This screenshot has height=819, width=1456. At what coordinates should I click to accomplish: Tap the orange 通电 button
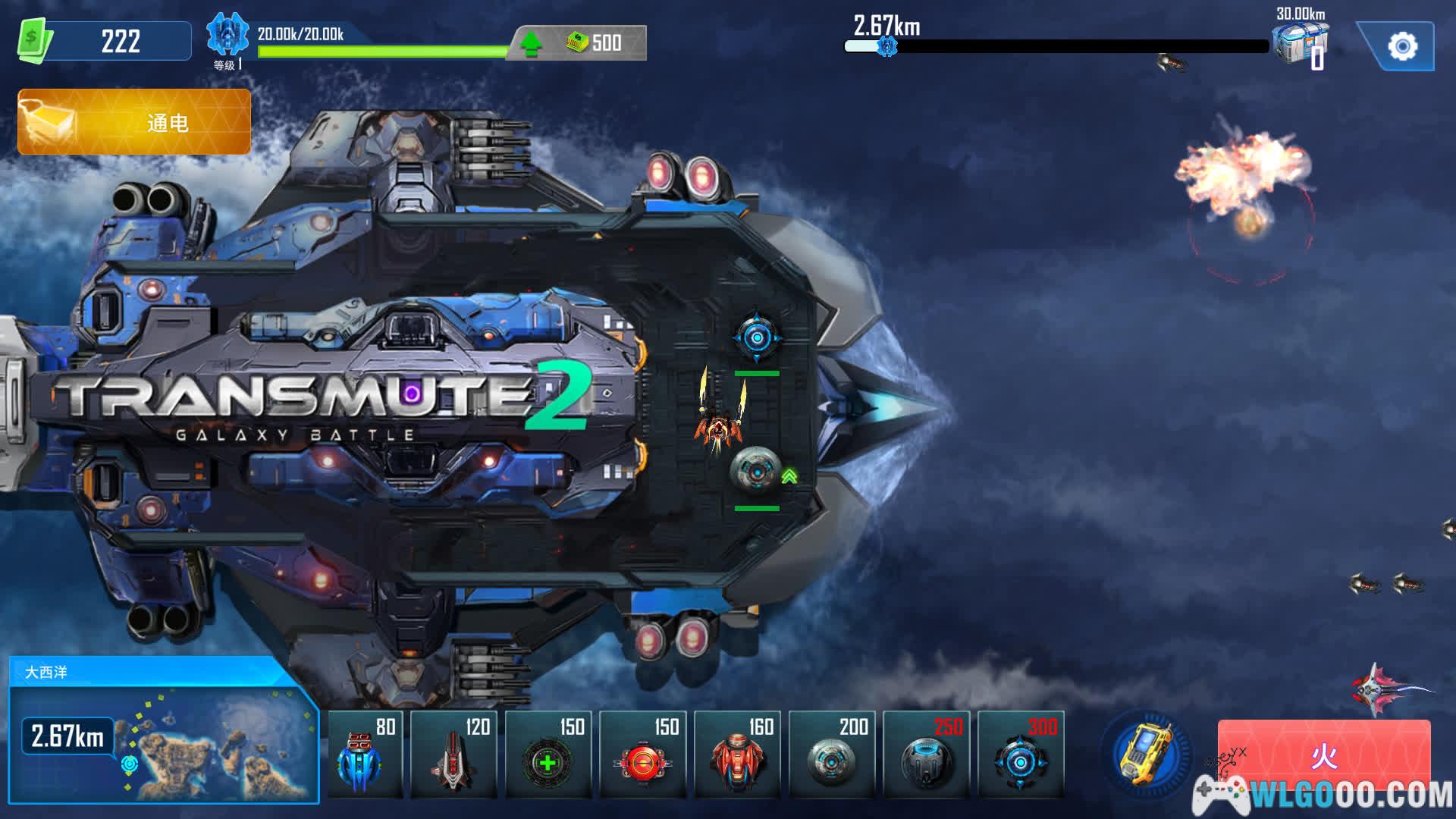(x=134, y=122)
